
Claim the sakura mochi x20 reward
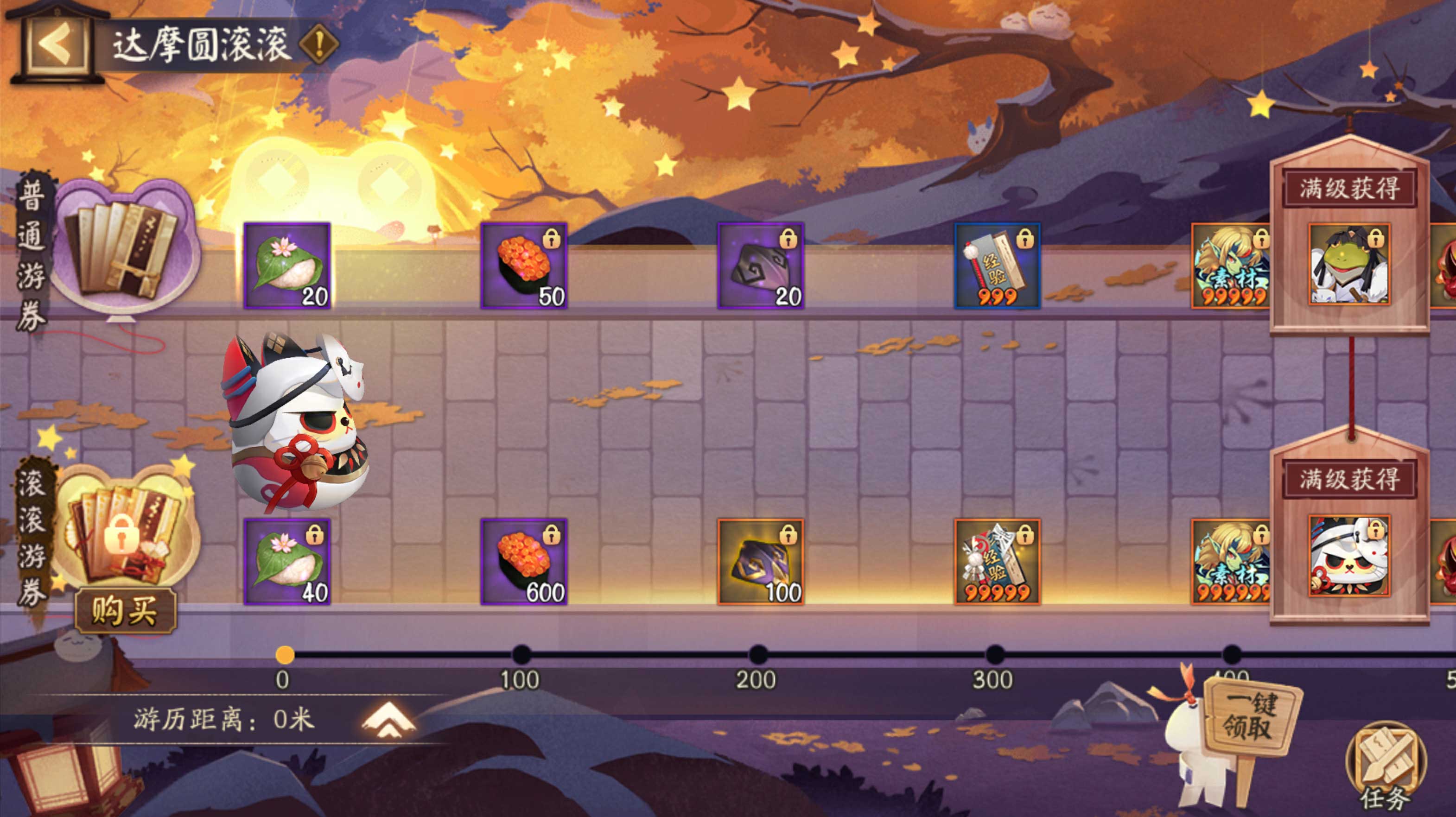(287, 266)
